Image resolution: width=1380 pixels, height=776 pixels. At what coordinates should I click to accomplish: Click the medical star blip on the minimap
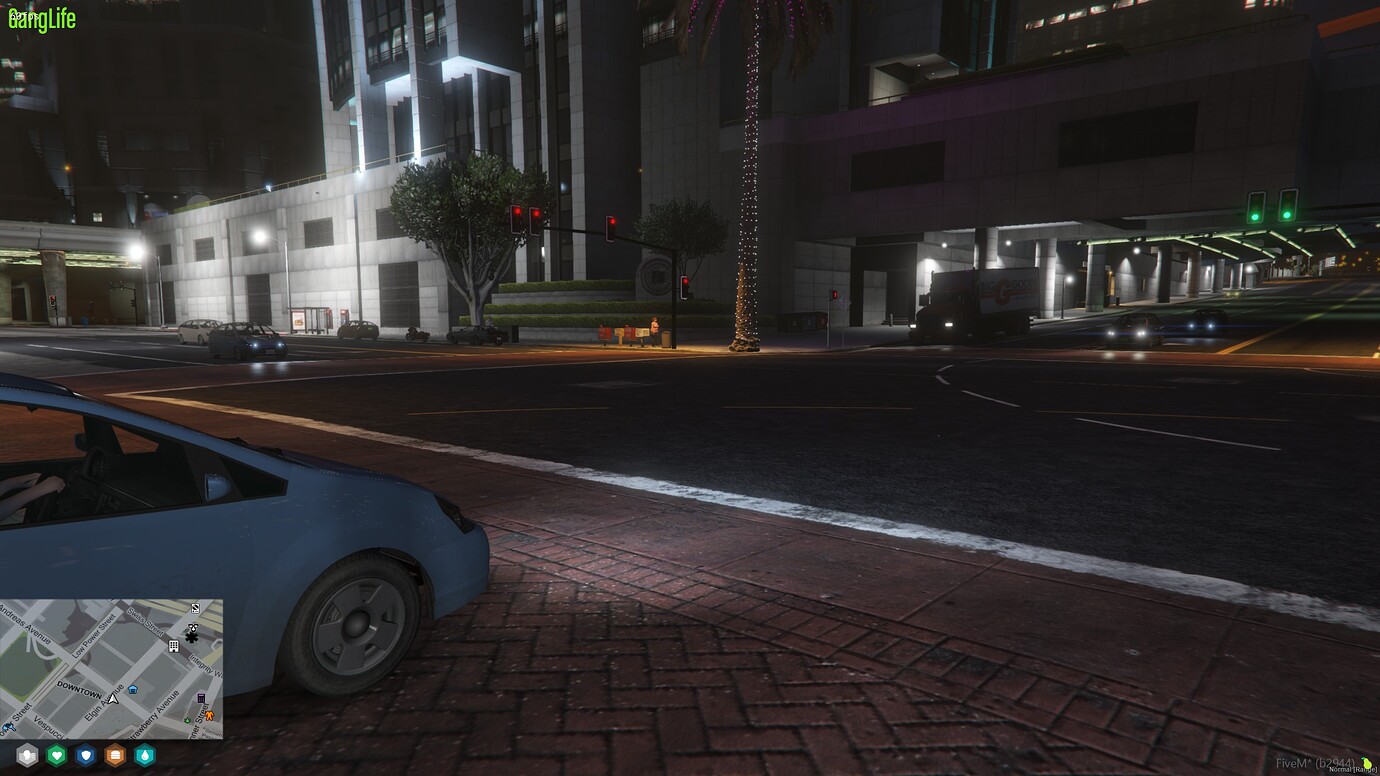tap(191, 638)
